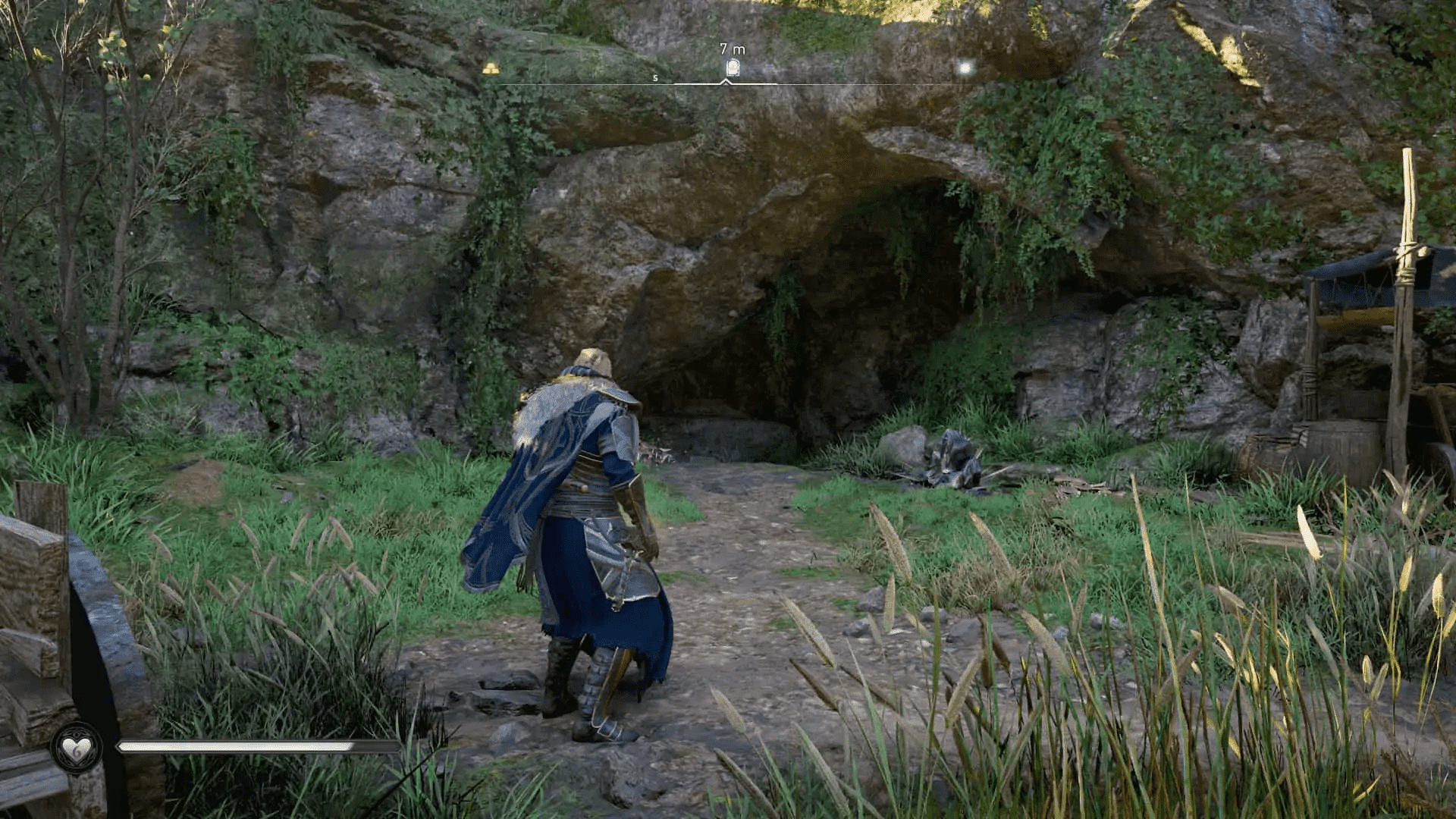The height and width of the screenshot is (819, 1456).
Task: Click the ration count number six inside the heart
Action: pos(78,753)
